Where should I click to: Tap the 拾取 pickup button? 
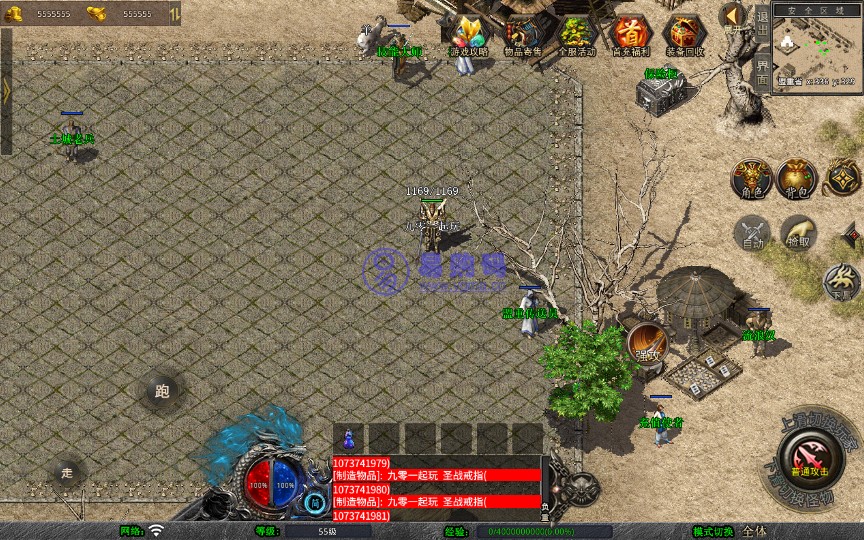click(x=797, y=233)
